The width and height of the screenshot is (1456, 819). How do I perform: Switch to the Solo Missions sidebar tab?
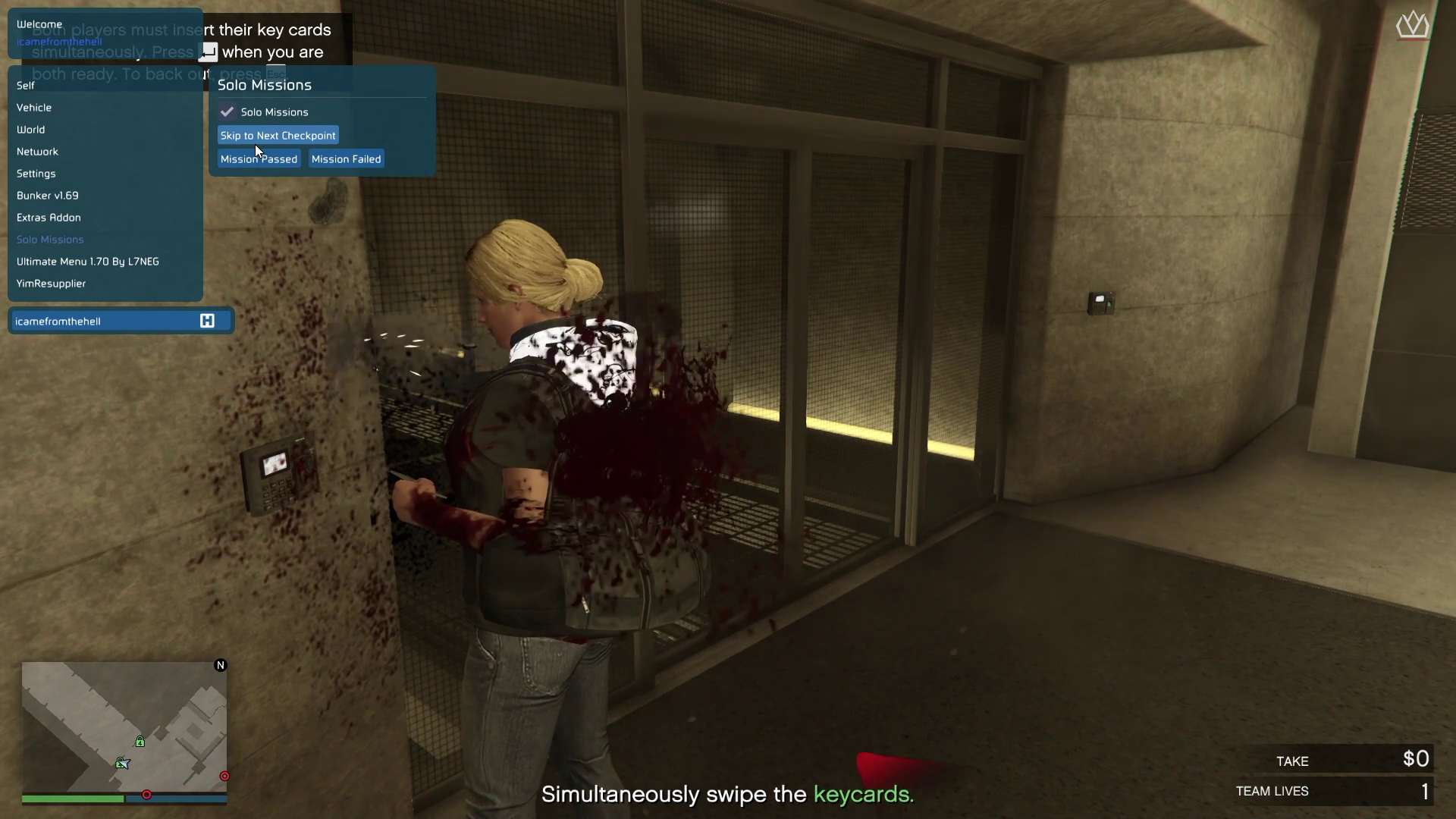coord(50,240)
